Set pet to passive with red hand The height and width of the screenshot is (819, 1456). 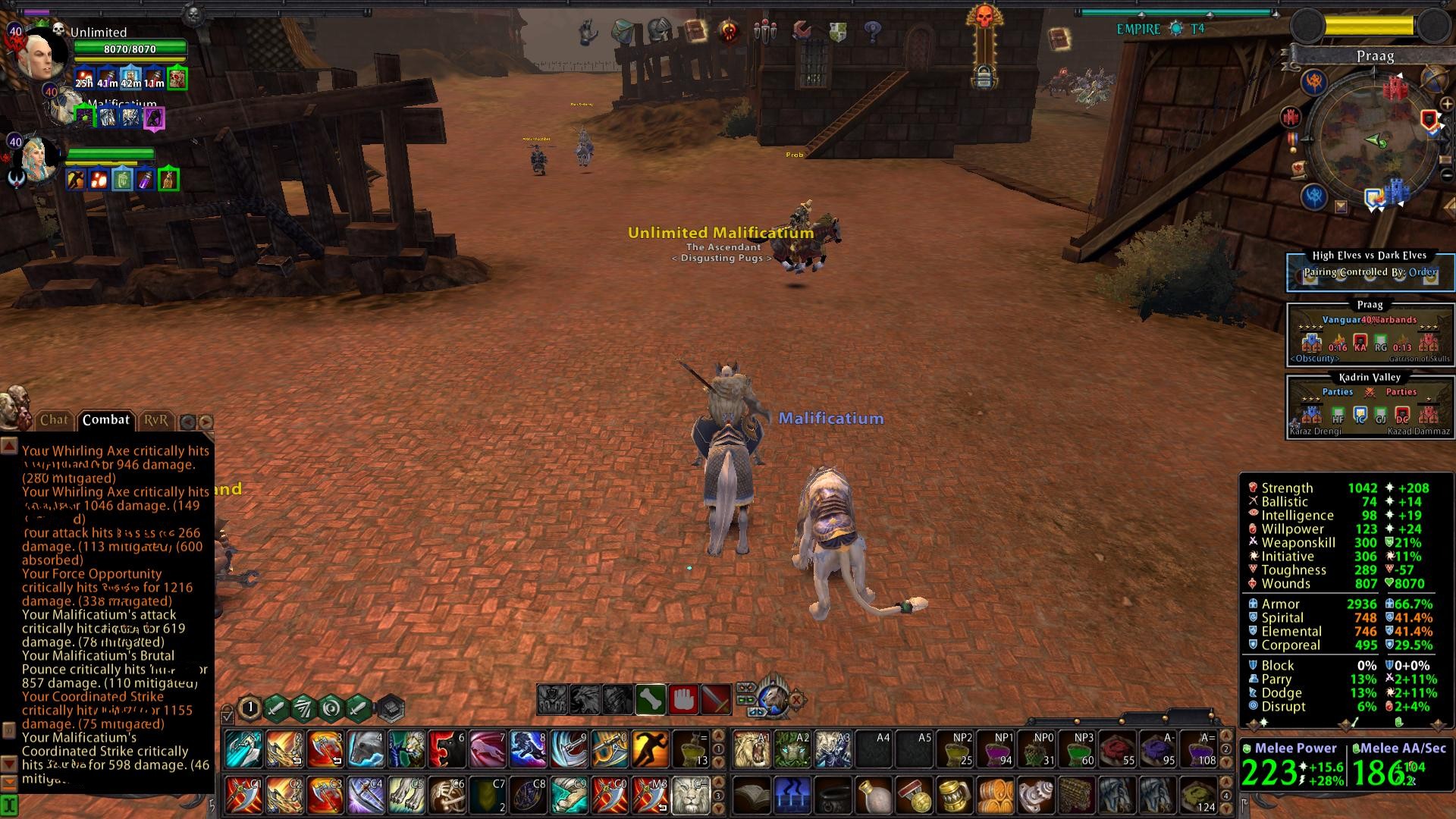683,699
